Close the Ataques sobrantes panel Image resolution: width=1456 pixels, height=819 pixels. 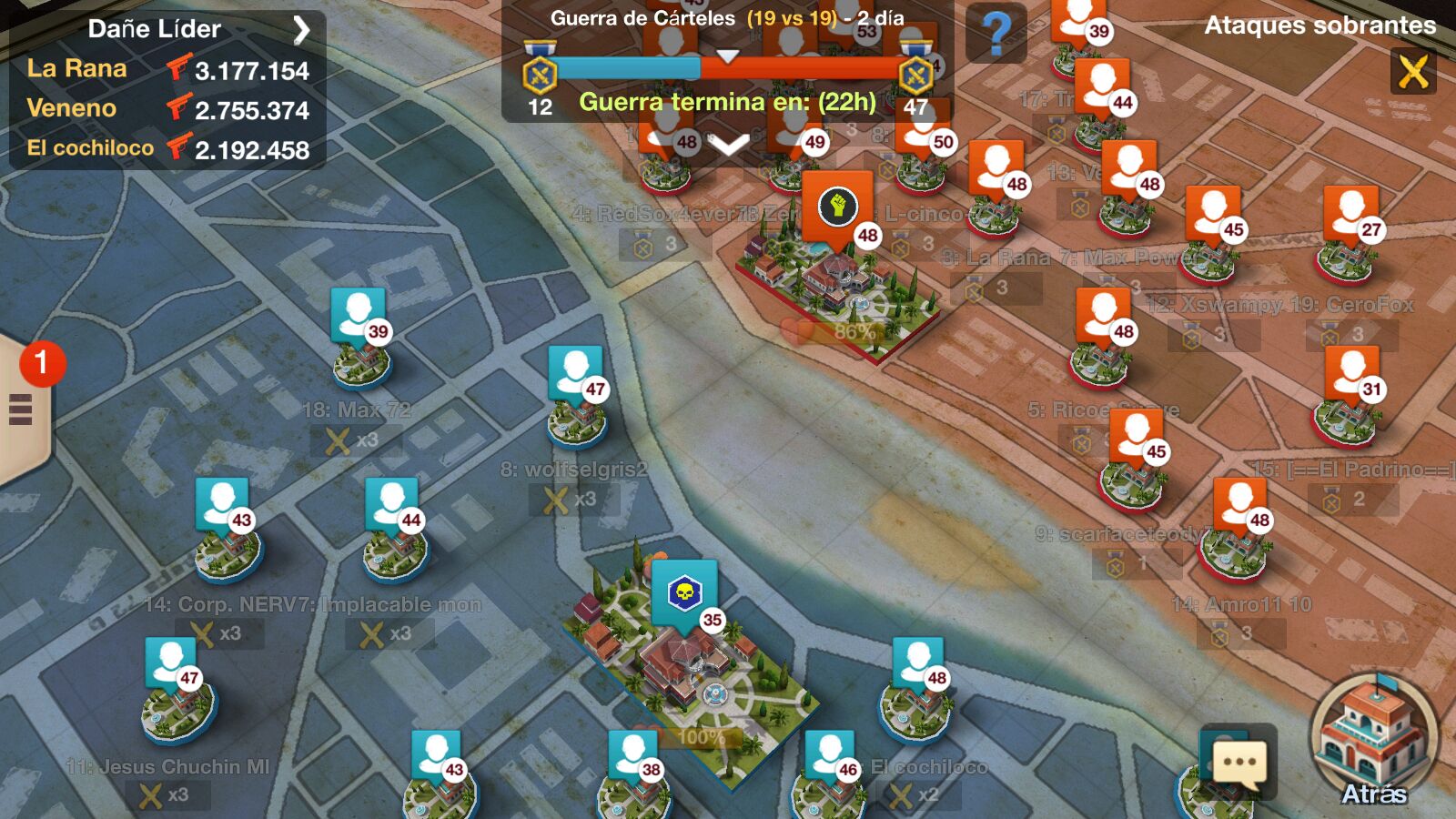[1412, 71]
